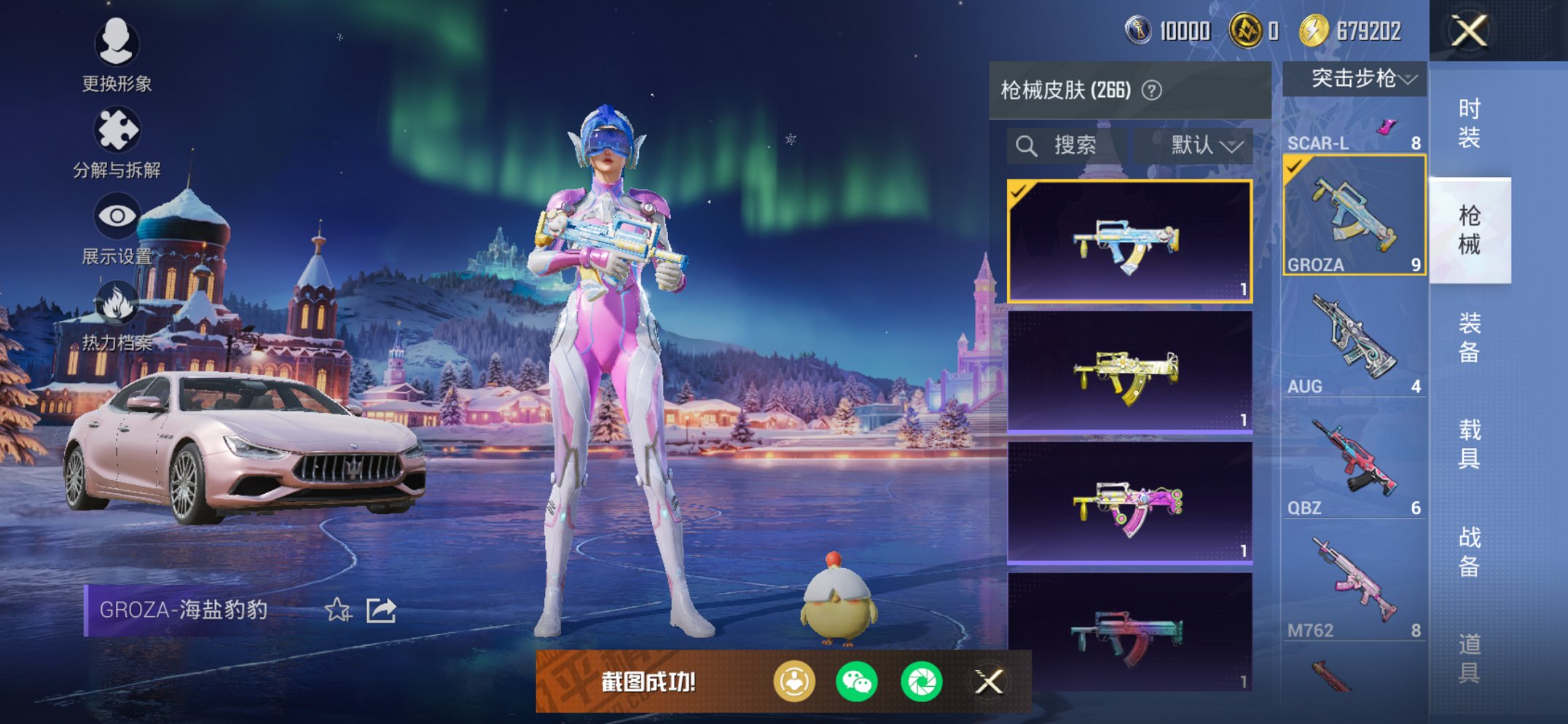Select the pink-purple GROZA skin thumbnail
The height and width of the screenshot is (724, 1568).
[x=1129, y=503]
